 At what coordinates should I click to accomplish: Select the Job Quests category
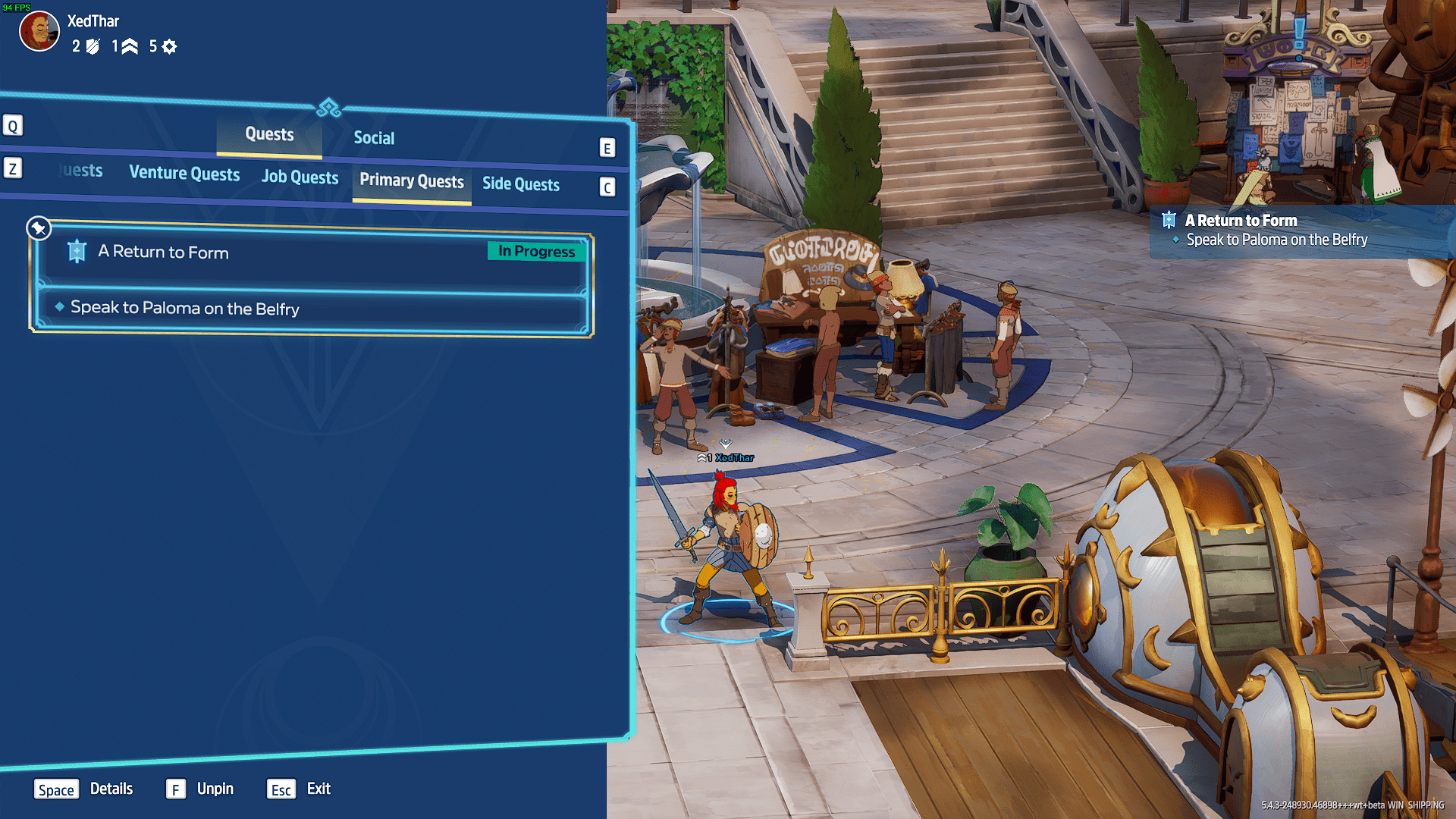tap(300, 177)
